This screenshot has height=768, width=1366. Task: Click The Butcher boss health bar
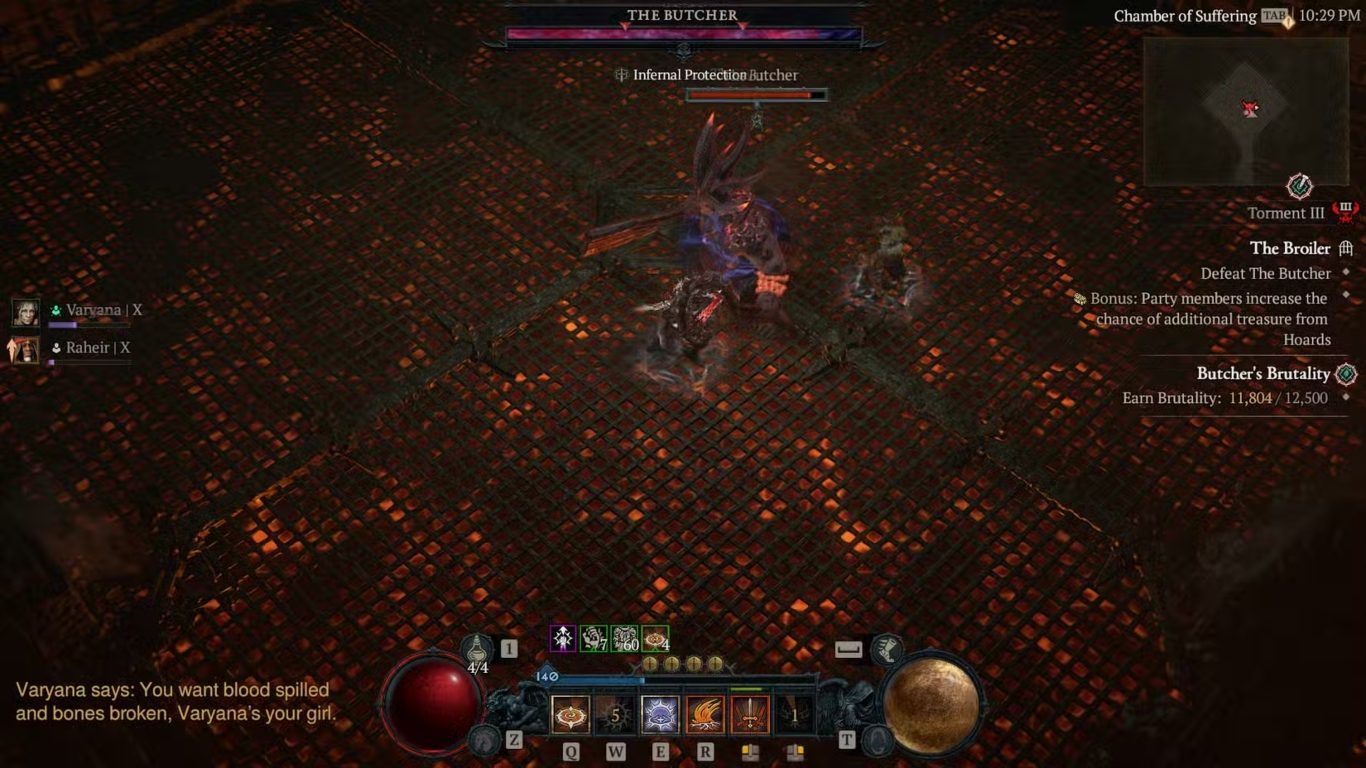tap(683, 35)
